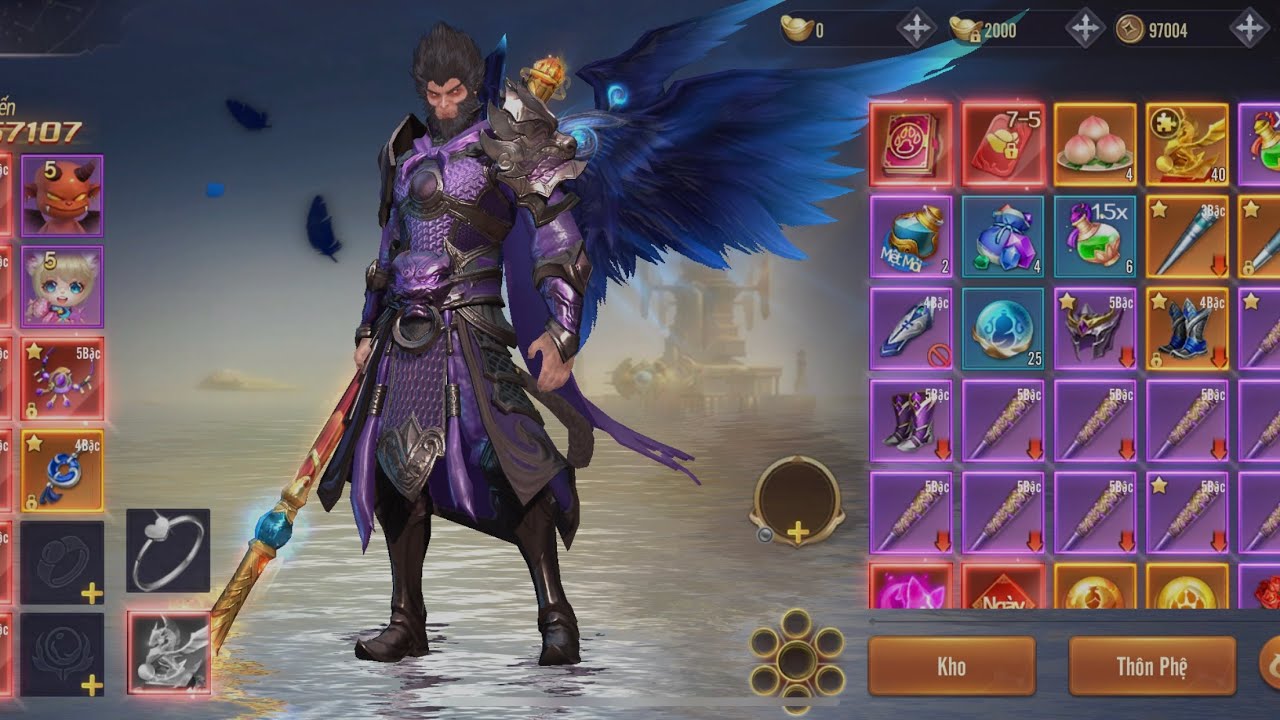The width and height of the screenshot is (1280, 720).
Task: Open the blonde chibi girl companion slot
Action: [x=62, y=286]
